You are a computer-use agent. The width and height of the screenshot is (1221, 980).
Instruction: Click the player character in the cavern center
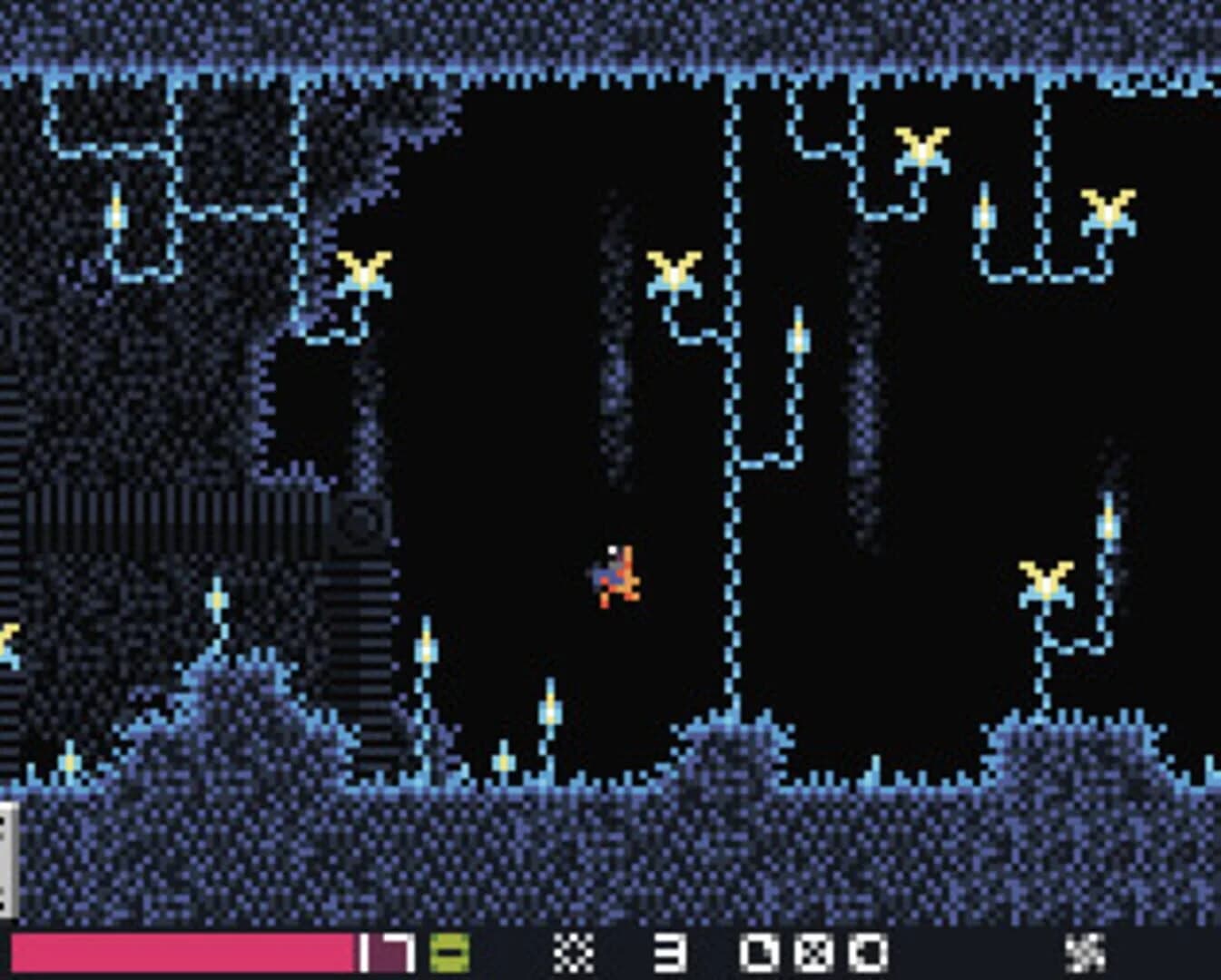tap(615, 574)
